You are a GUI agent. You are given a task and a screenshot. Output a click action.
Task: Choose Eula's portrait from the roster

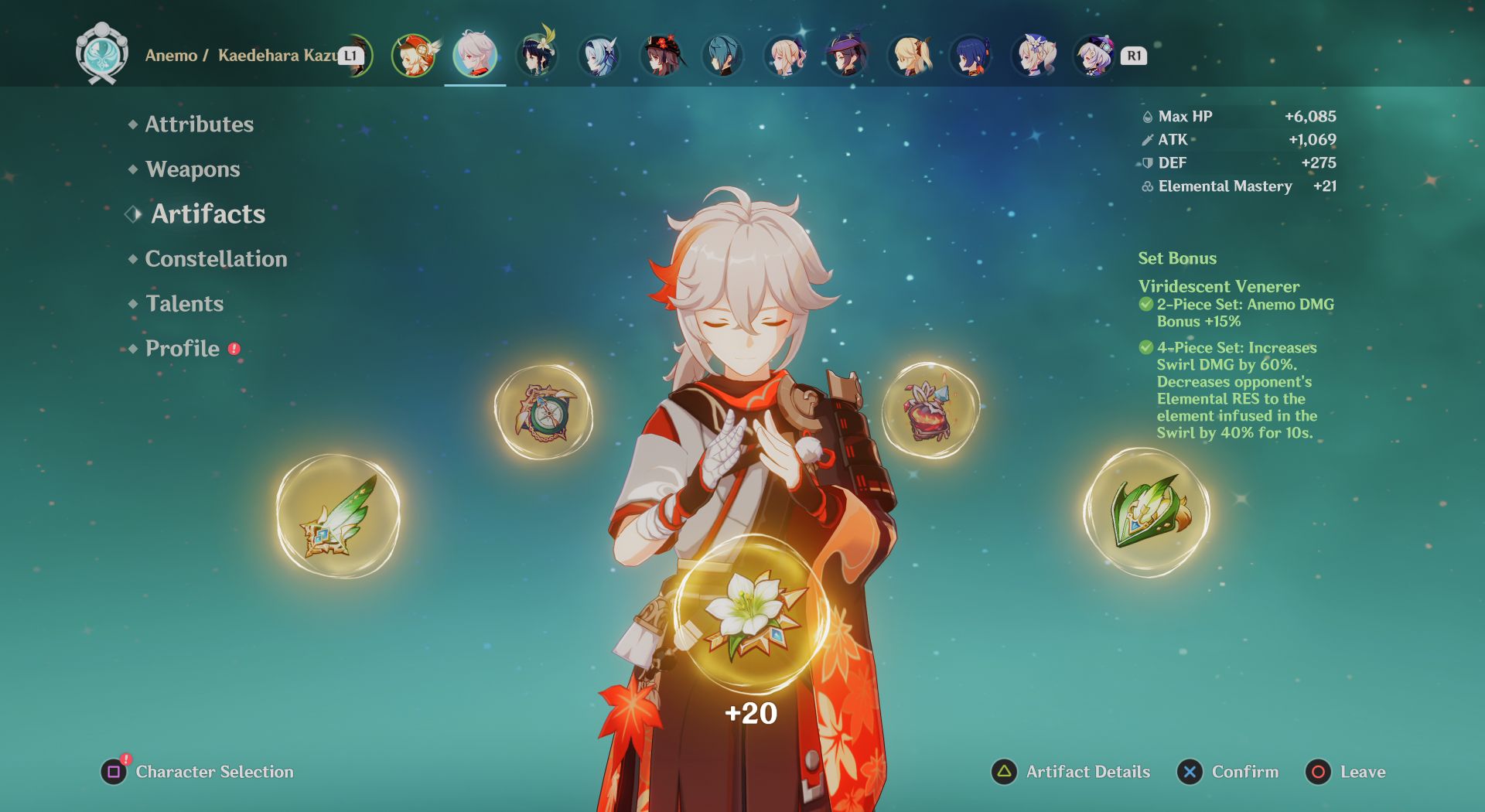pyautogui.click(x=598, y=56)
